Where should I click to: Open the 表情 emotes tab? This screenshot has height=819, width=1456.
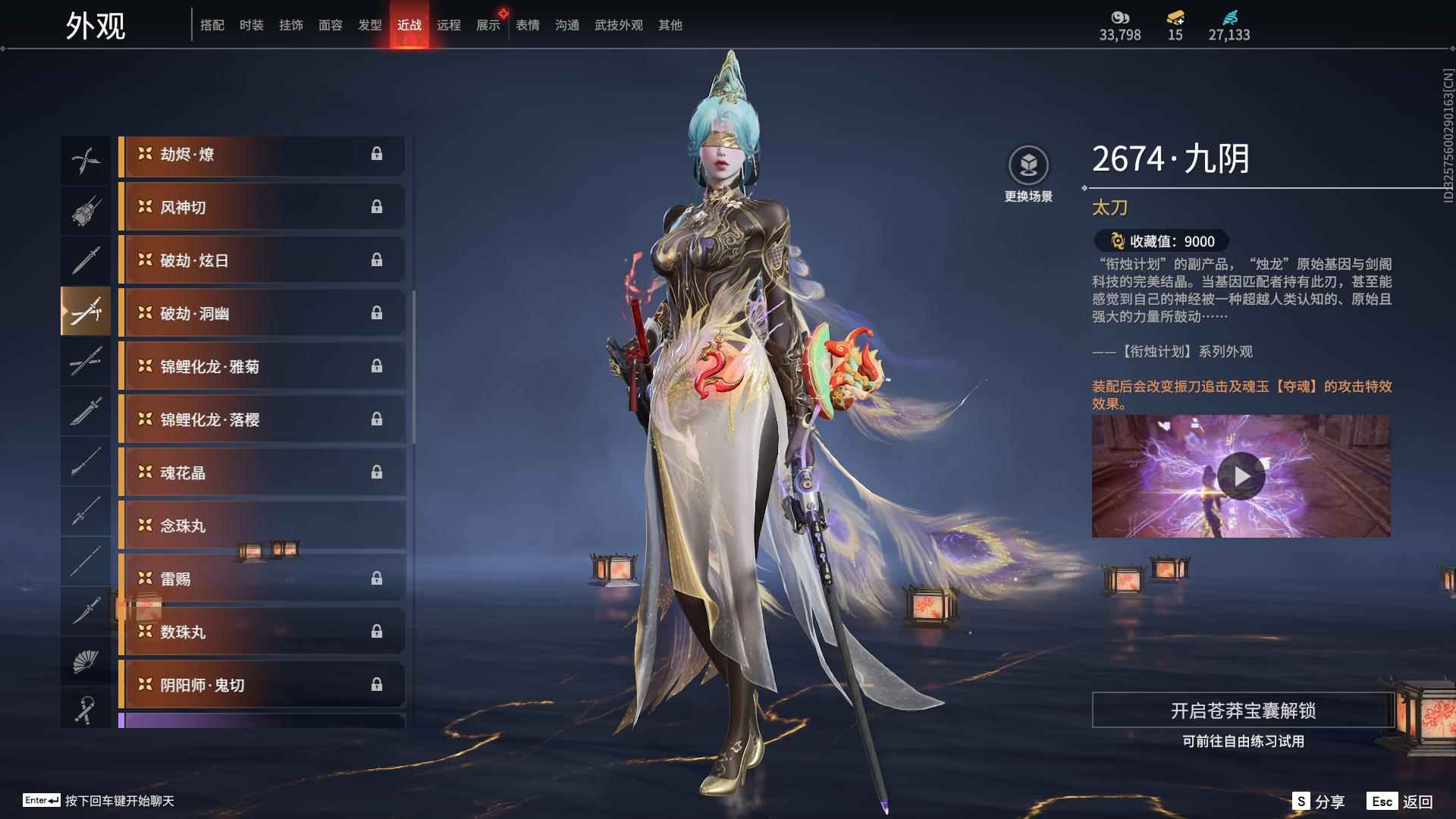pos(527,25)
